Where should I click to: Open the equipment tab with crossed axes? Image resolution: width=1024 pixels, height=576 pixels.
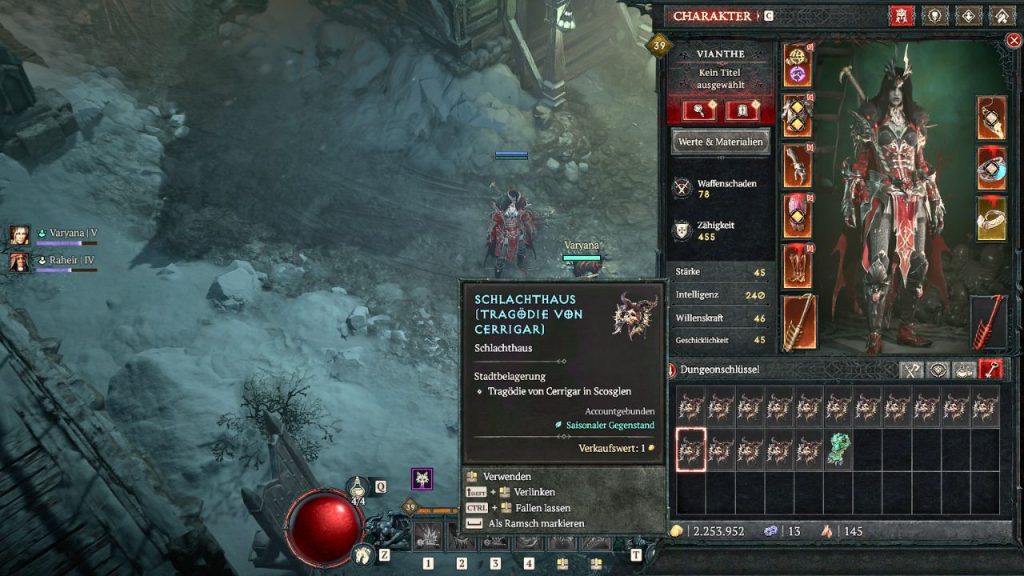pos(911,369)
